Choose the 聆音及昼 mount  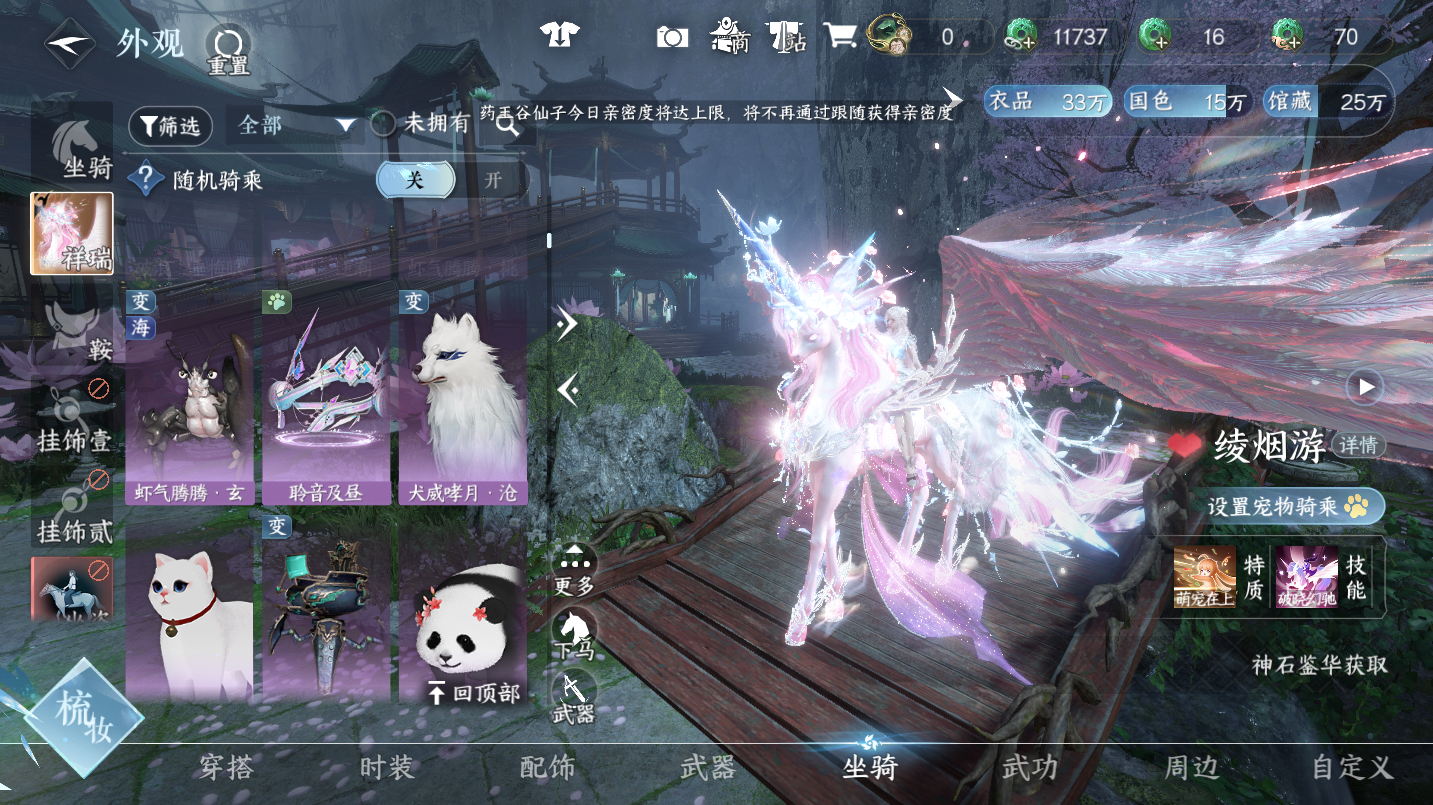click(x=325, y=400)
